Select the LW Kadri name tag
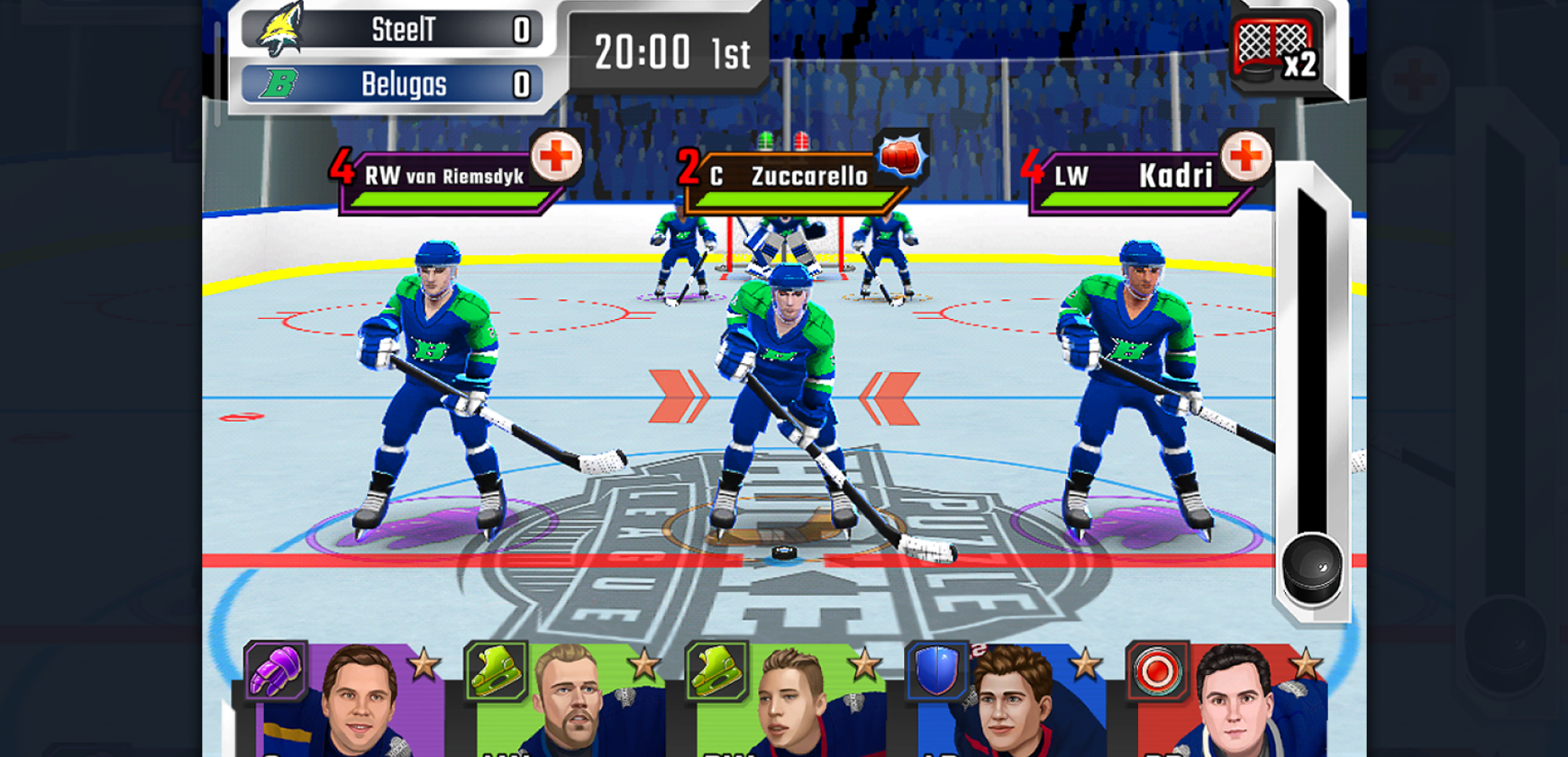Image resolution: width=1568 pixels, height=757 pixels. (x=1137, y=177)
